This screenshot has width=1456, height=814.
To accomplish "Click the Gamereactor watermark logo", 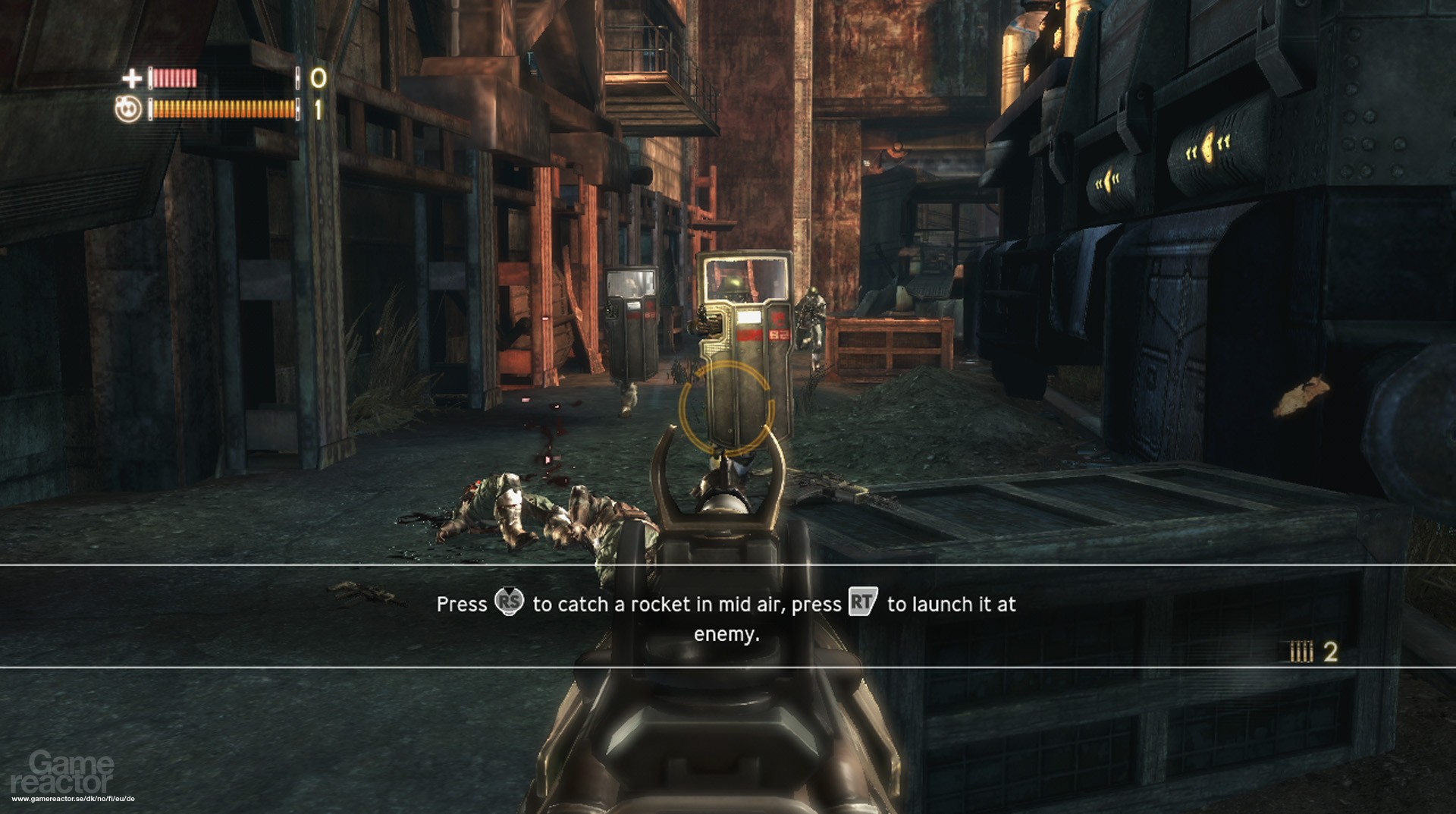I will 63,772.
